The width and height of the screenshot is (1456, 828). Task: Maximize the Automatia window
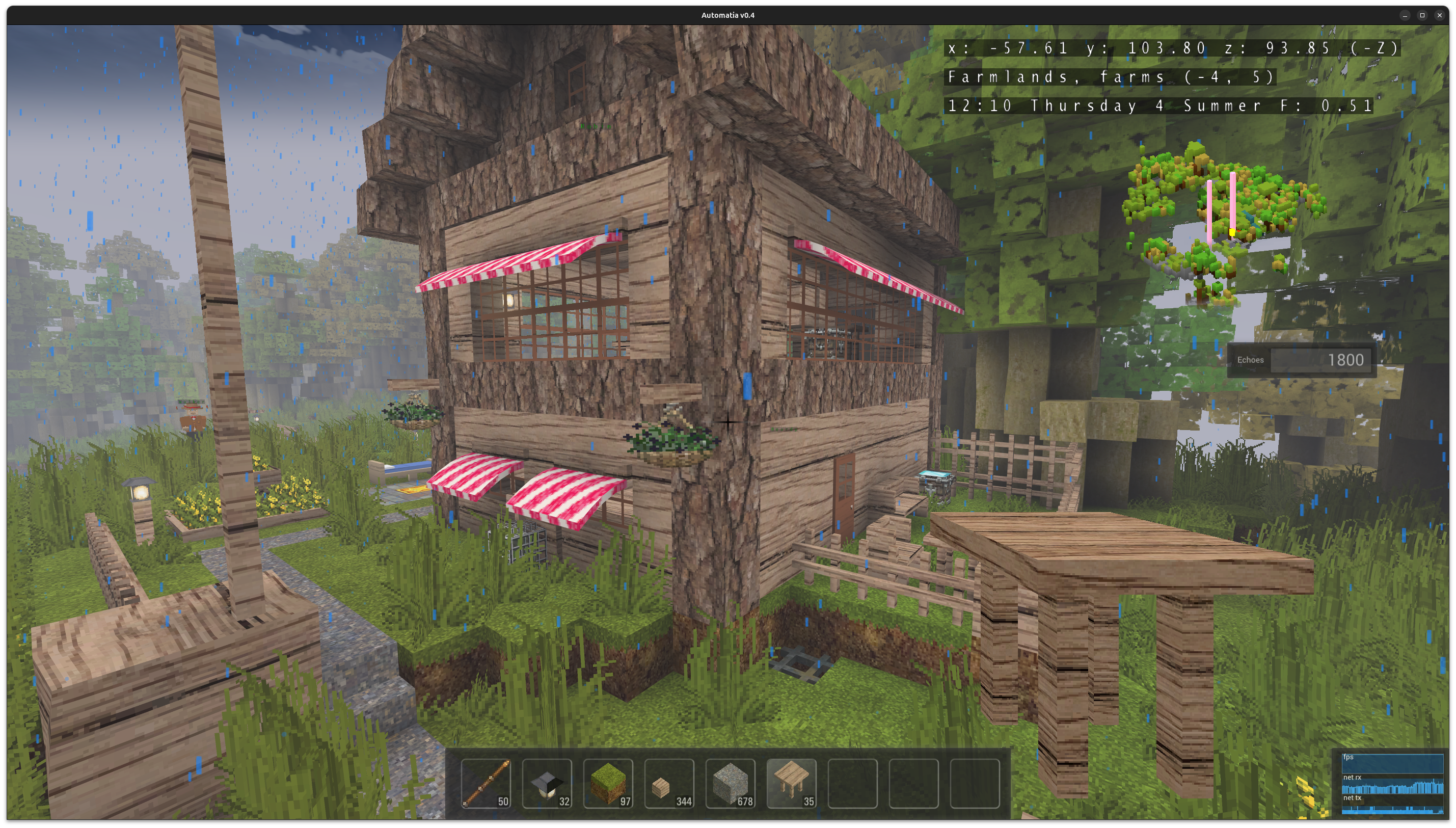pos(1422,15)
